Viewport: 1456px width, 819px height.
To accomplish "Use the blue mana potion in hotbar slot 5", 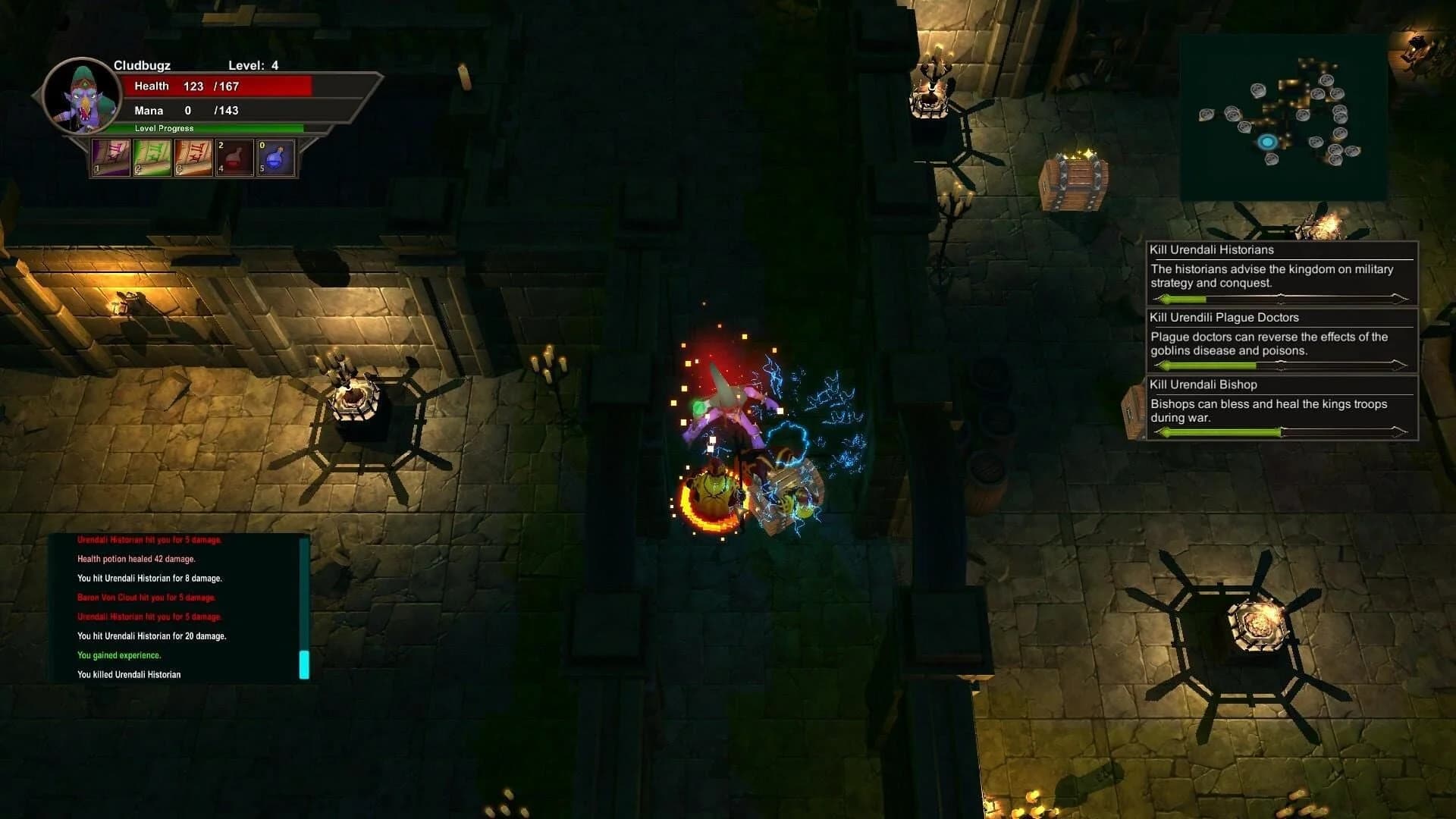I will click(275, 159).
